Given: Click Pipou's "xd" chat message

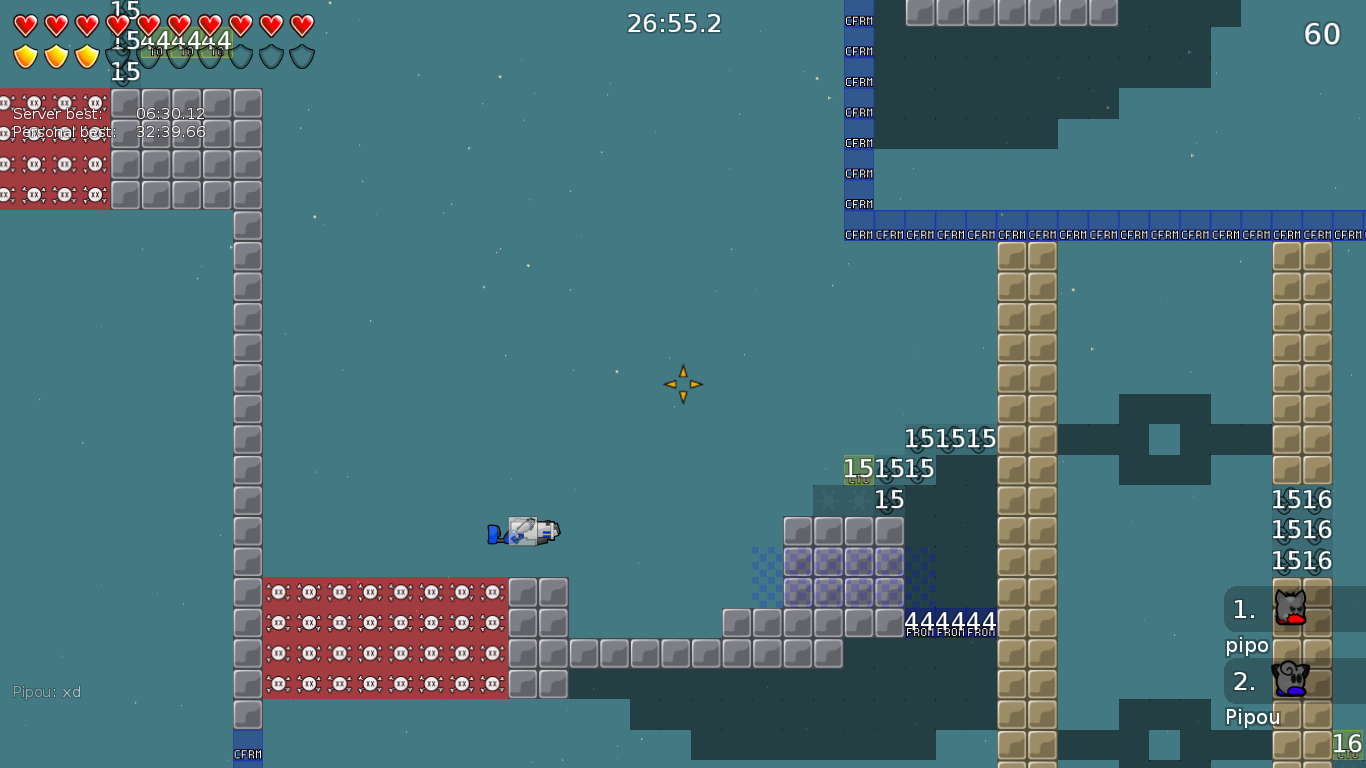Looking at the screenshot, I should pyautogui.click(x=47, y=692).
